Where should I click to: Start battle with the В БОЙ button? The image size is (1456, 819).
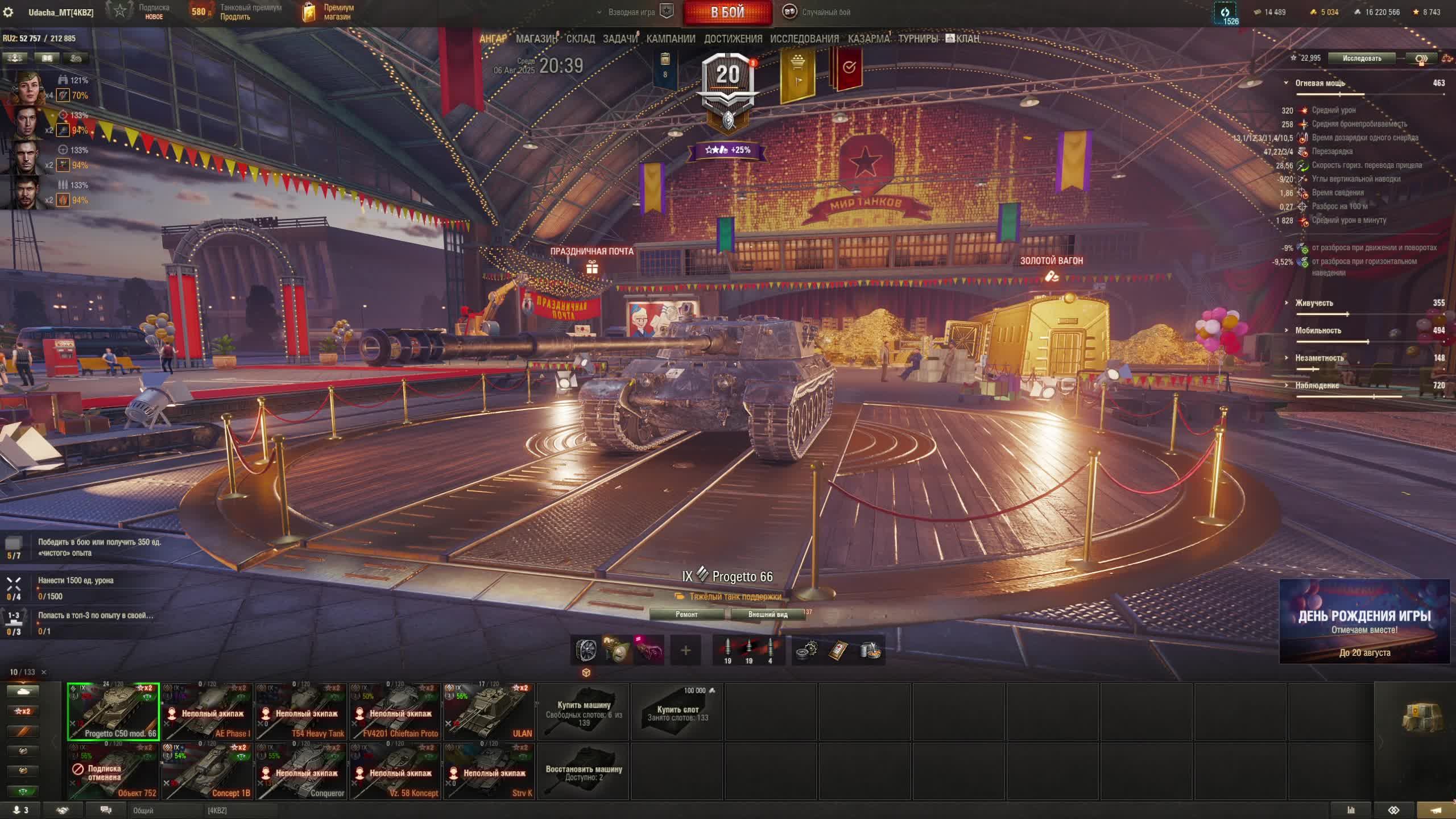point(727,13)
